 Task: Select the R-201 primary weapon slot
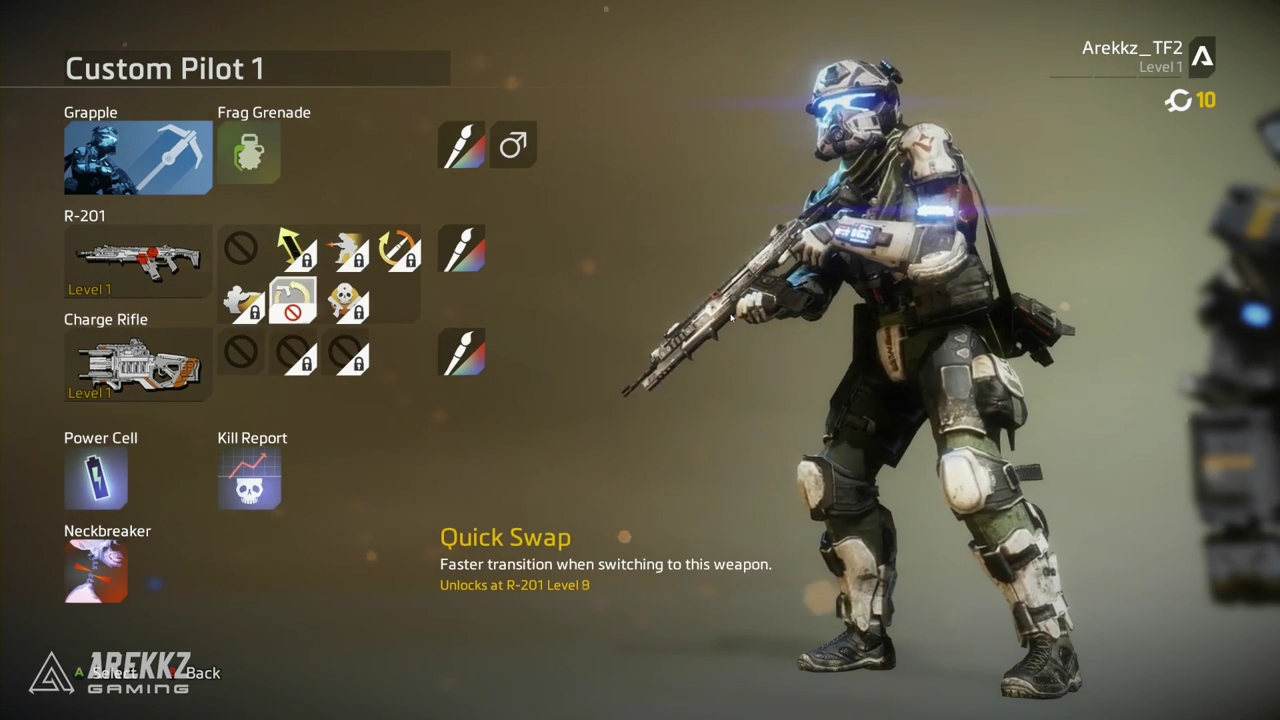138,261
